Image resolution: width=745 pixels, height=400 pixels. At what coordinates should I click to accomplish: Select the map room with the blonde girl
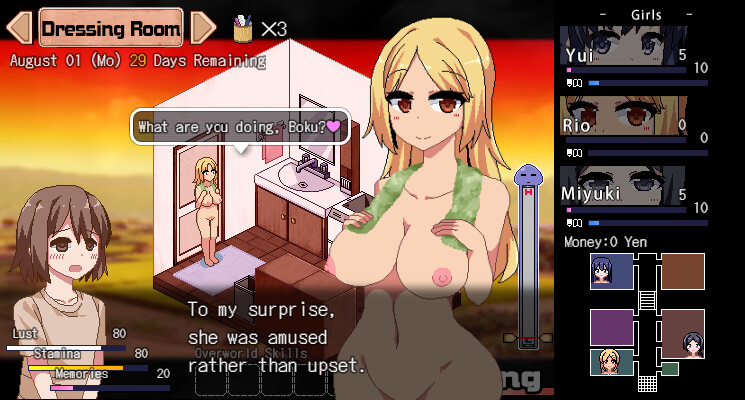(611, 362)
